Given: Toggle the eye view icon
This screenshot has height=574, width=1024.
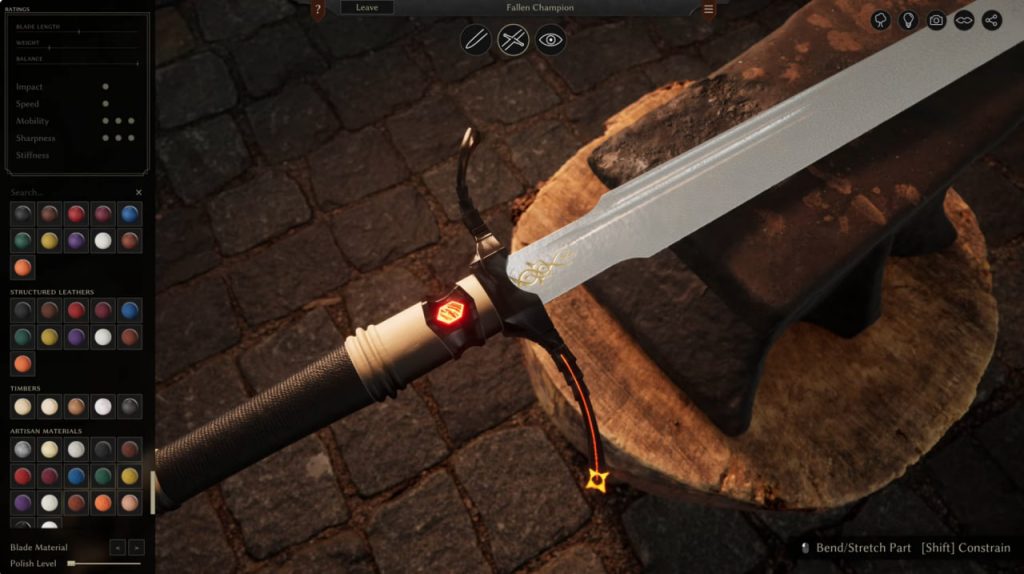Looking at the screenshot, I should point(551,40).
